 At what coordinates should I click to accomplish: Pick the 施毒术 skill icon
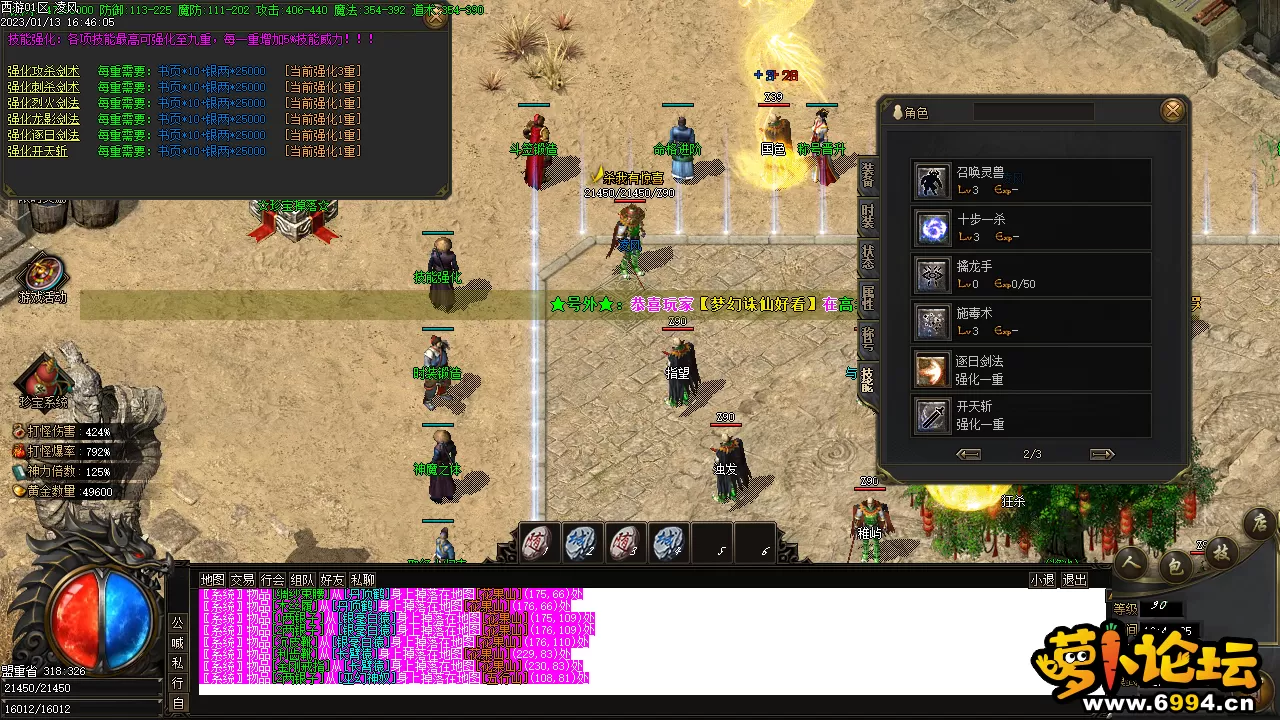point(932,322)
